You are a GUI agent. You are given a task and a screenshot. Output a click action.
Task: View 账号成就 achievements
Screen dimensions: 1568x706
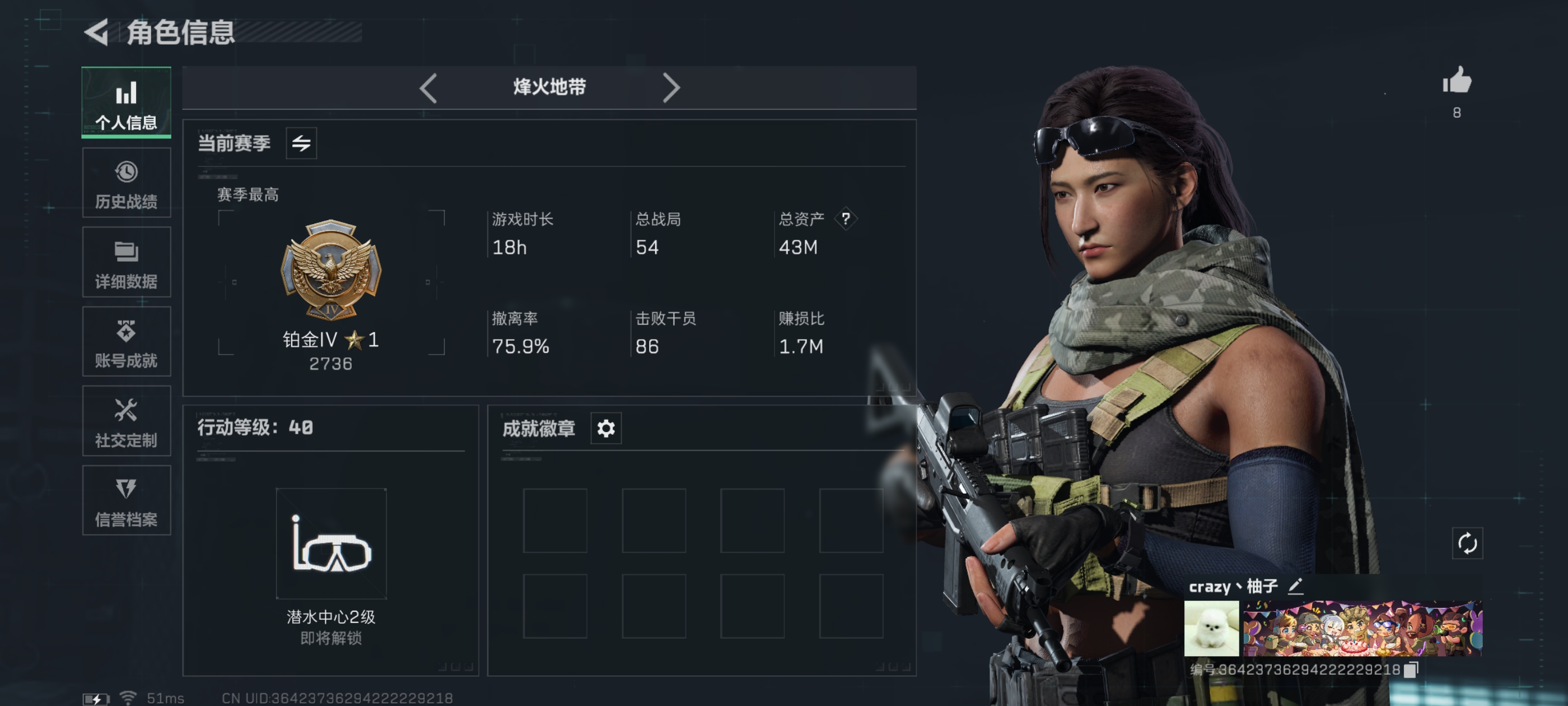point(126,342)
